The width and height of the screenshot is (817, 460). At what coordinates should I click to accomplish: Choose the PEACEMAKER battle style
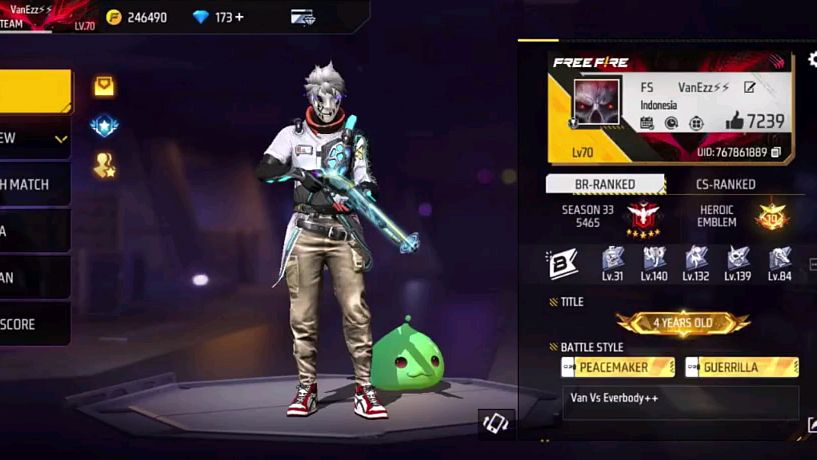[x=617, y=367]
